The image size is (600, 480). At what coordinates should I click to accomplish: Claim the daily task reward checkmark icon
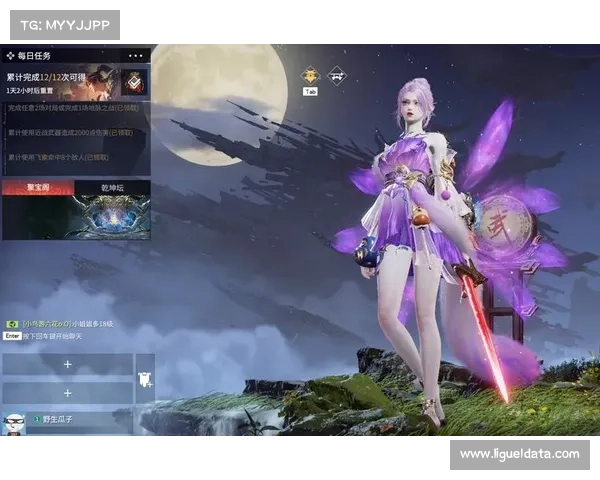134,82
